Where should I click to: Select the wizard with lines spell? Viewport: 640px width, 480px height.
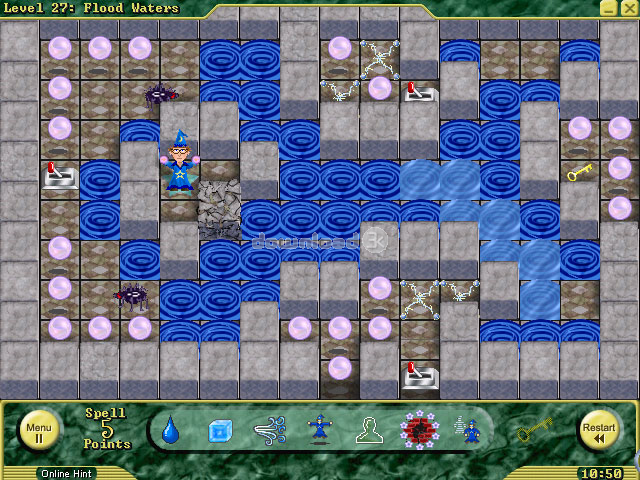[466, 431]
